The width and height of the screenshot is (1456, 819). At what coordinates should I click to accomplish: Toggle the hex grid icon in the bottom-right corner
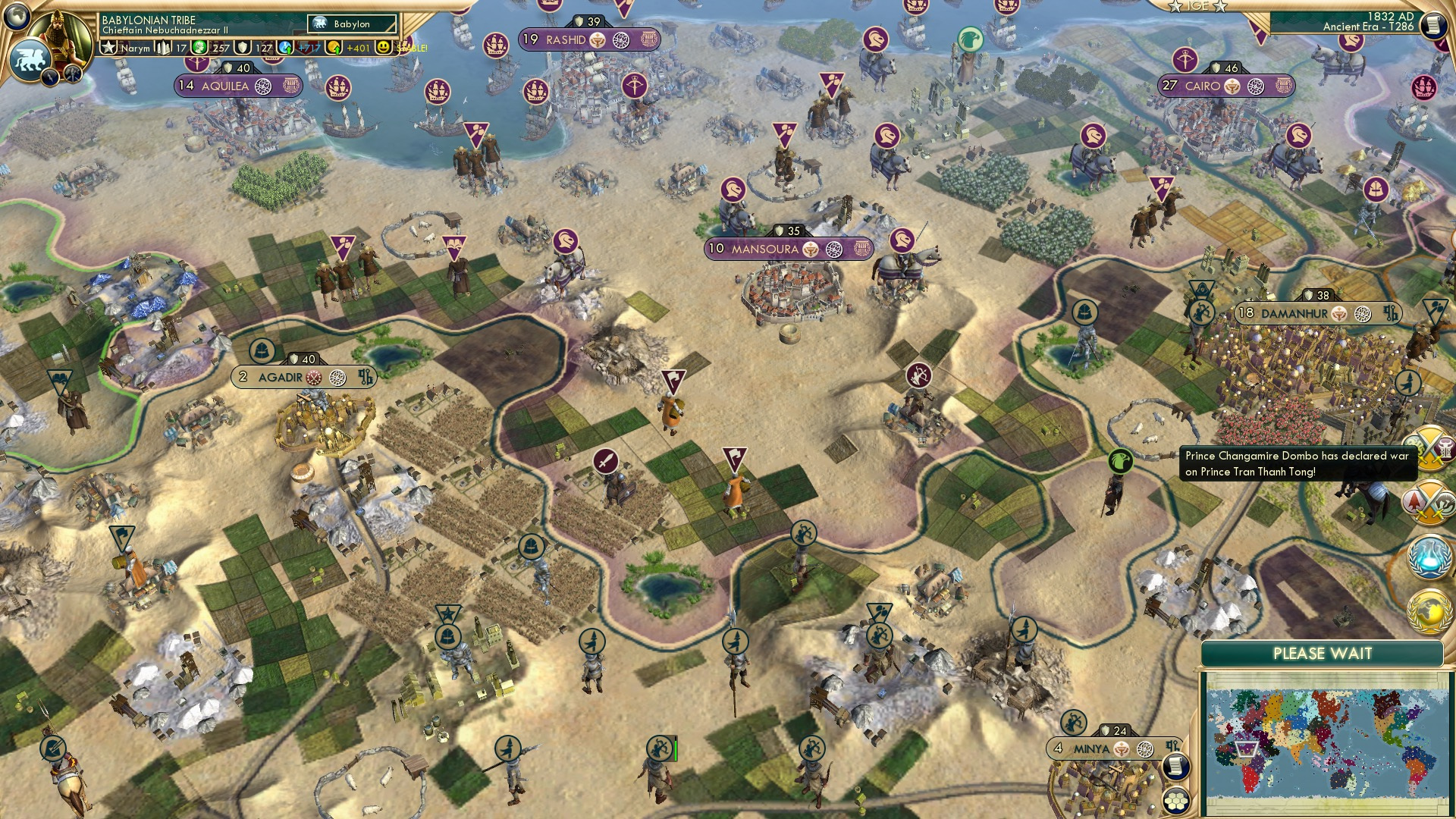(1176, 800)
